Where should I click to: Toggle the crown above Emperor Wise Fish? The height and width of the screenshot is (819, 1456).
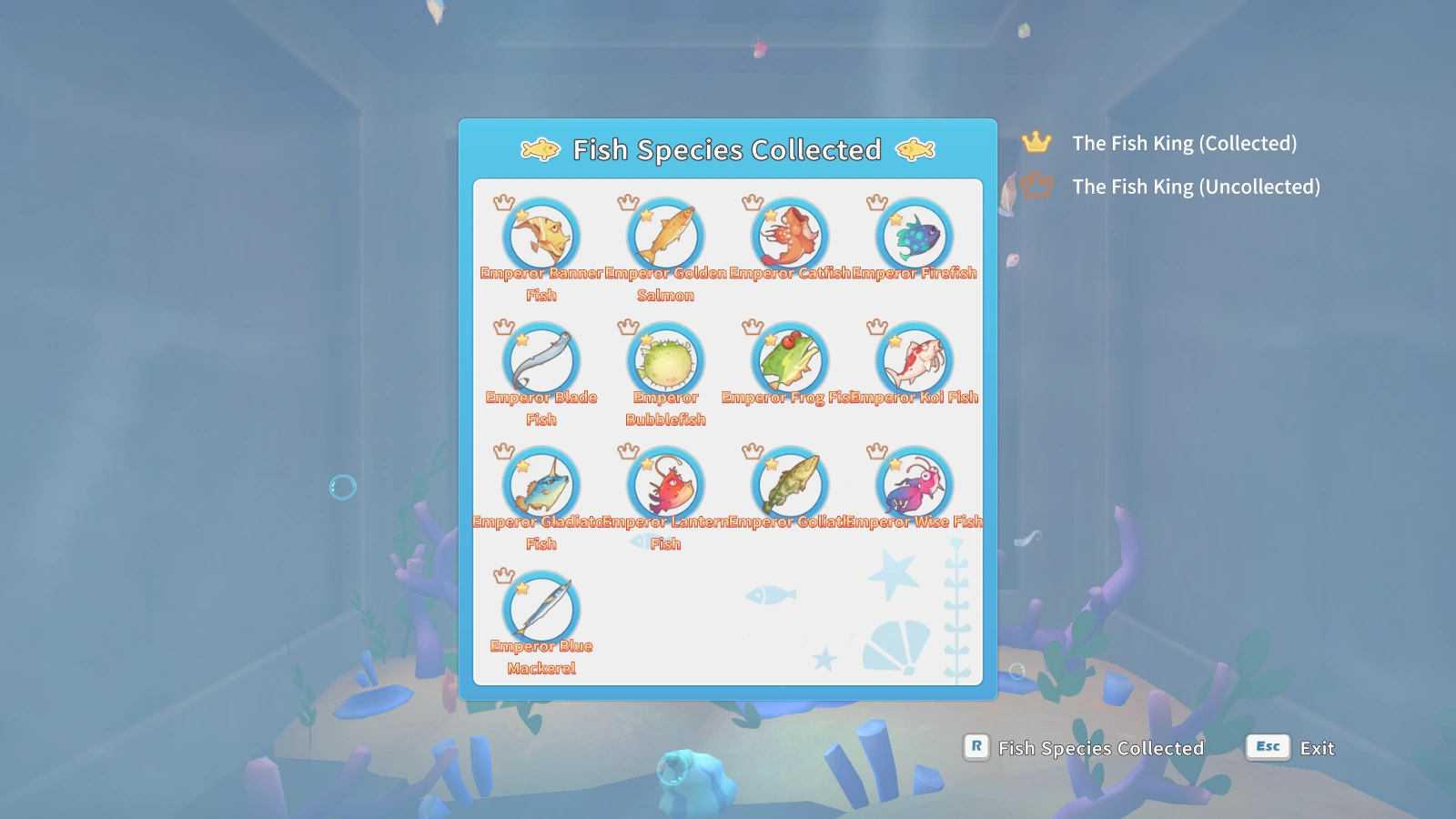coord(875,450)
